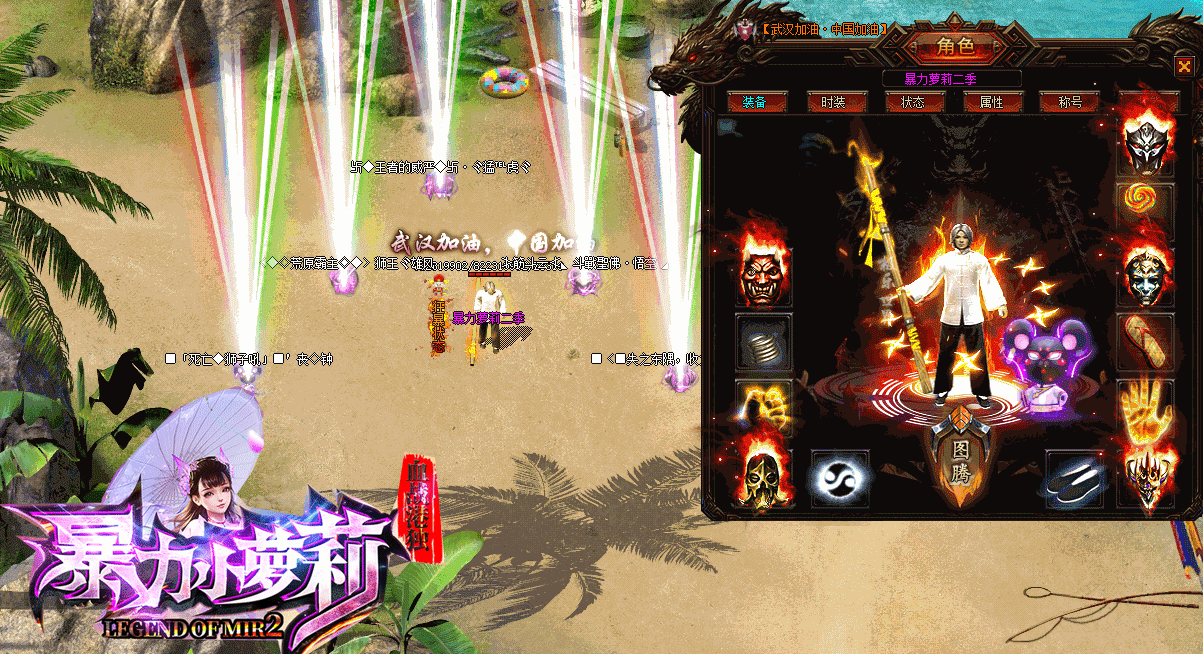The height and width of the screenshot is (654, 1203).
Task: Select the white yin-yang orb slot
Action: (x=839, y=478)
